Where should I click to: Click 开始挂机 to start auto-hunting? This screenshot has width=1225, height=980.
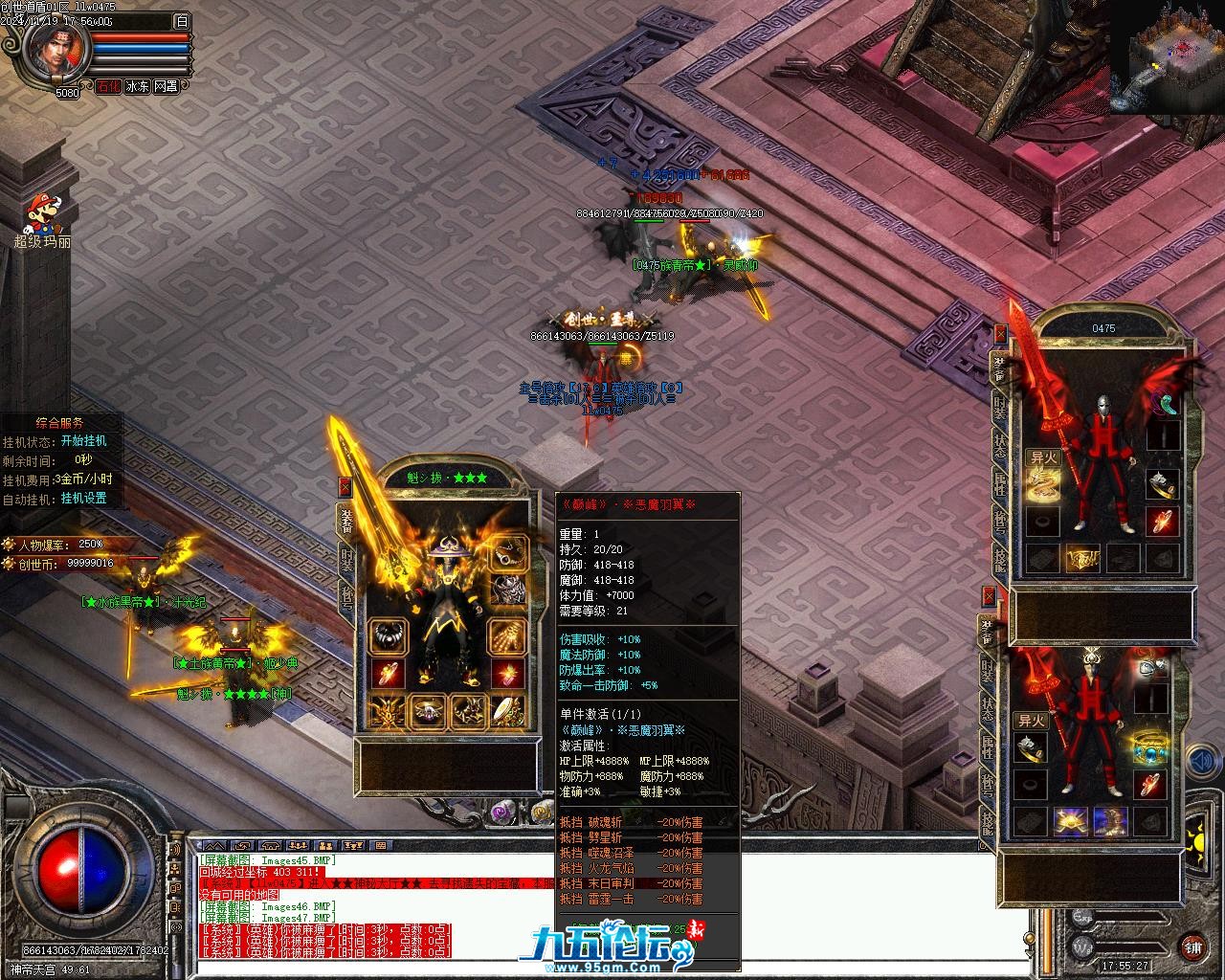[84, 441]
